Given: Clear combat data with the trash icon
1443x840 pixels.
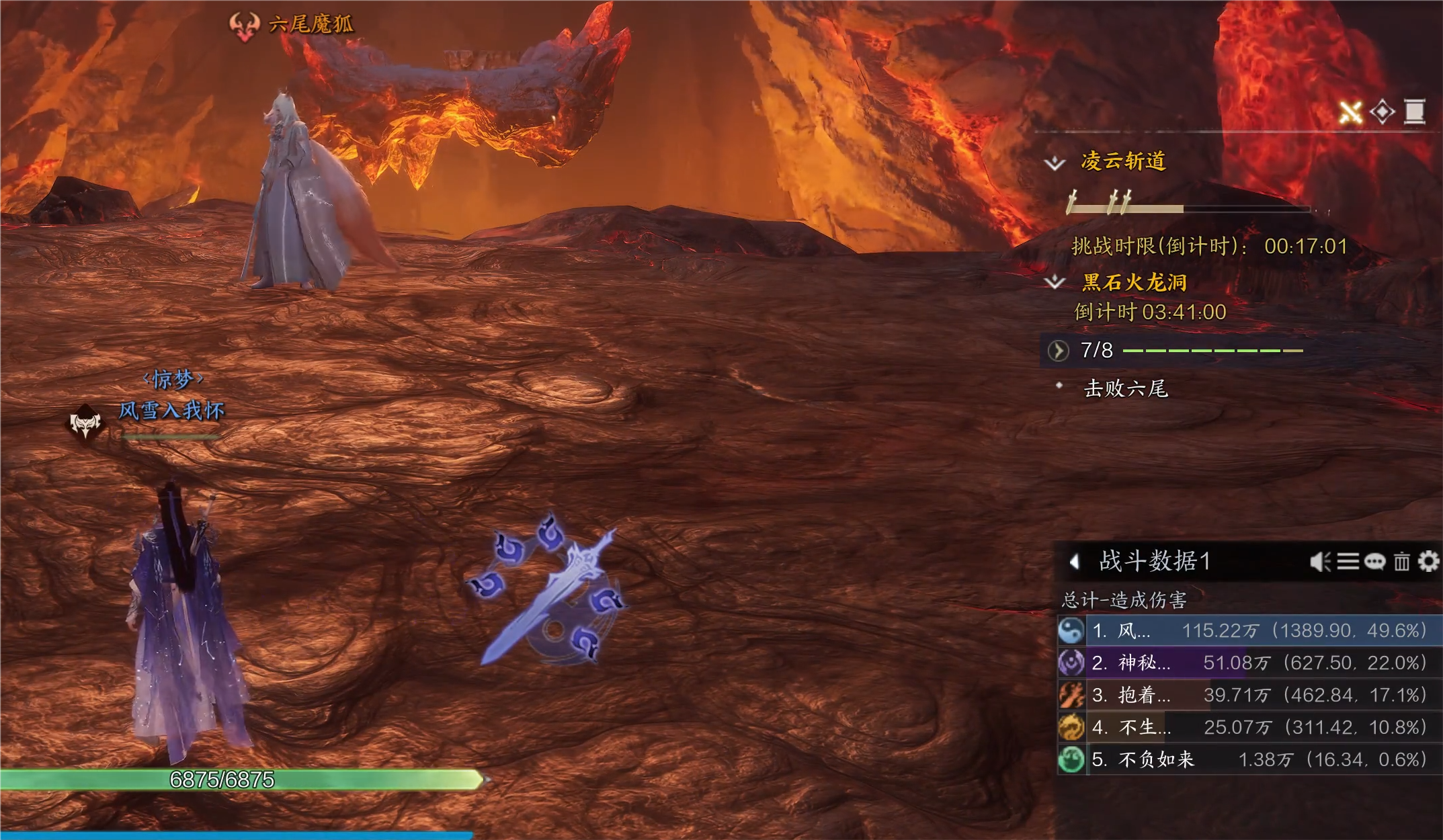Looking at the screenshot, I should (x=1401, y=561).
